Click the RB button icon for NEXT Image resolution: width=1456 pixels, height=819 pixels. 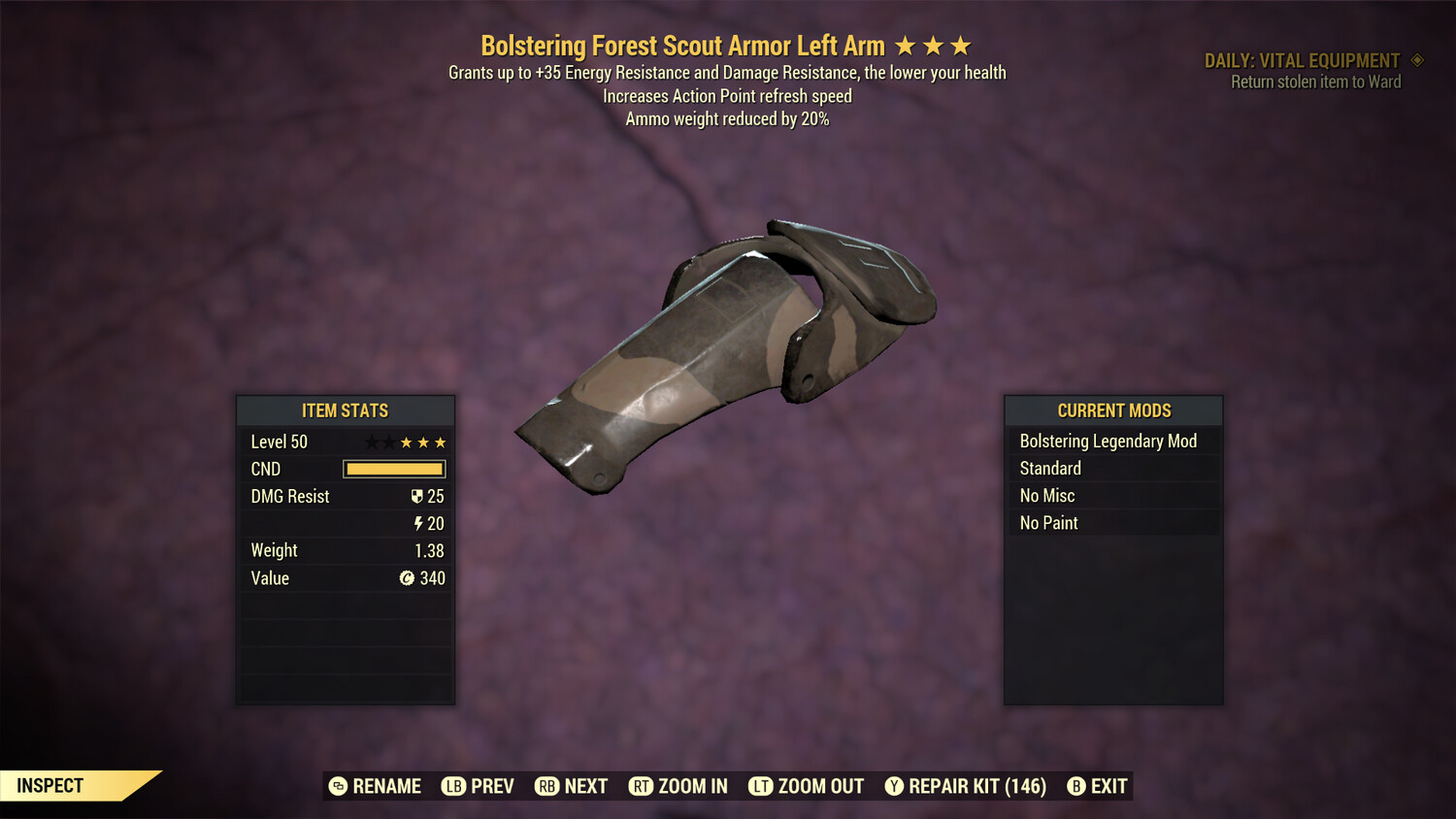click(546, 786)
